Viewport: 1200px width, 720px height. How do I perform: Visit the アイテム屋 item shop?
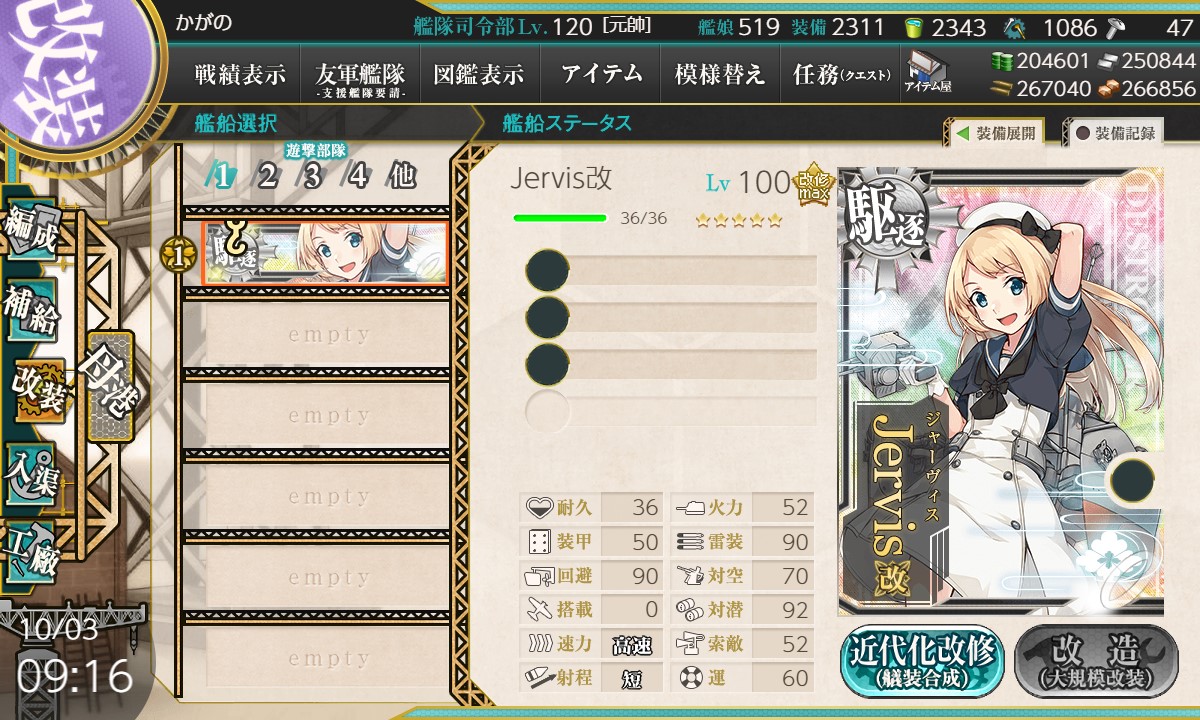coord(928,73)
